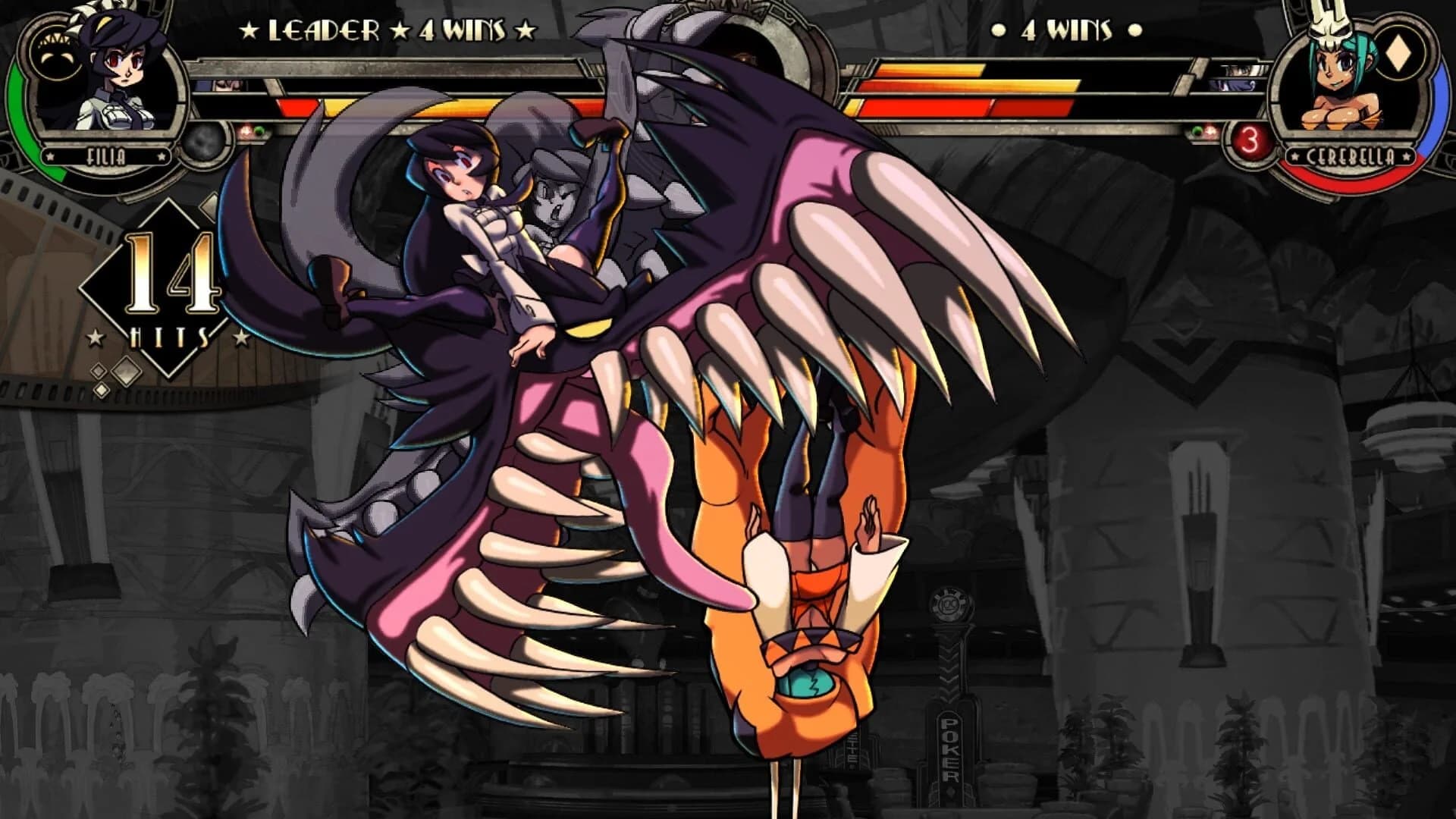Toggle the red round counter showing 3

point(1250,143)
